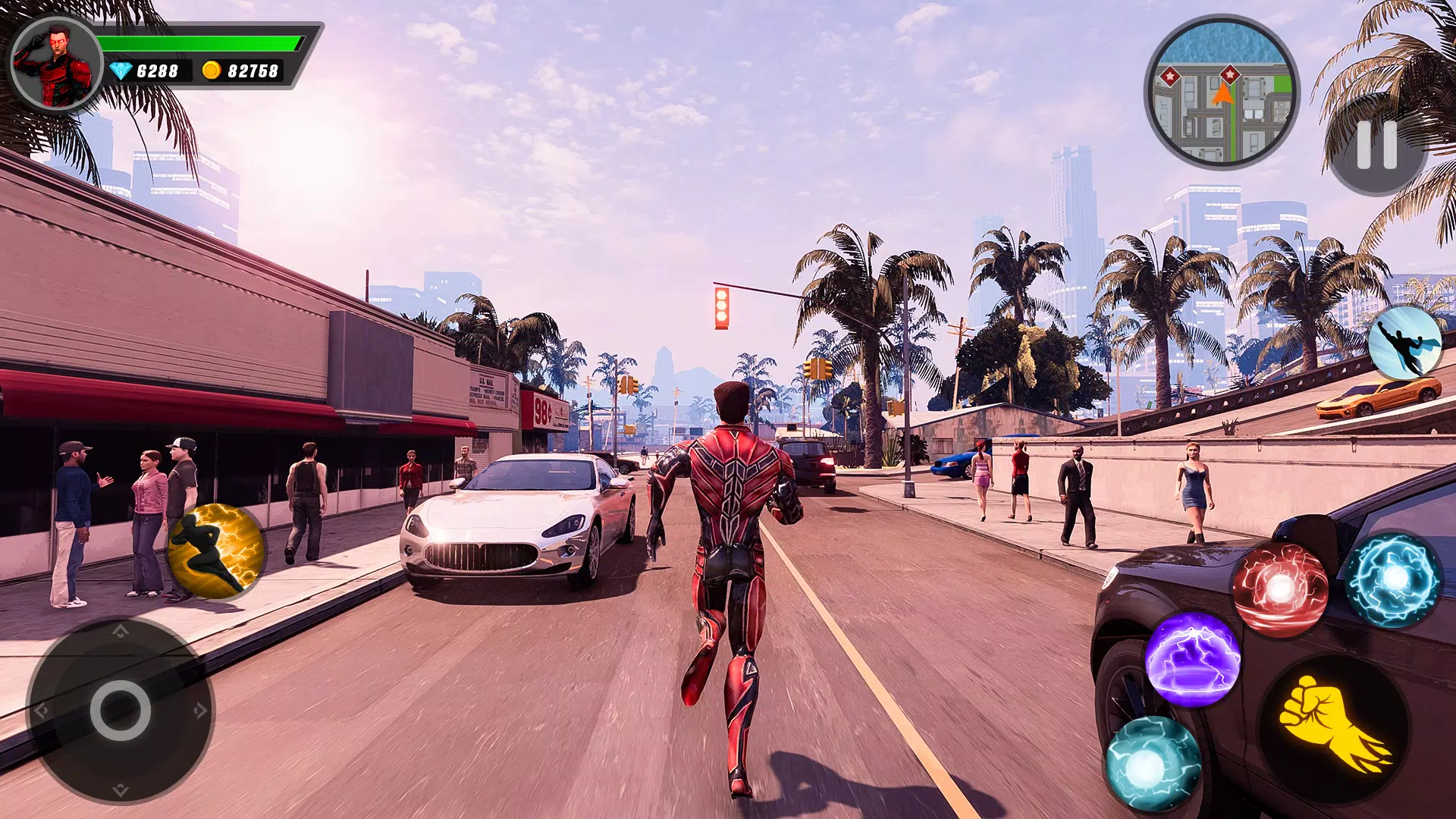Image resolution: width=1456 pixels, height=819 pixels.
Task: Cast the teal energy orb power
Action: coord(1153,764)
